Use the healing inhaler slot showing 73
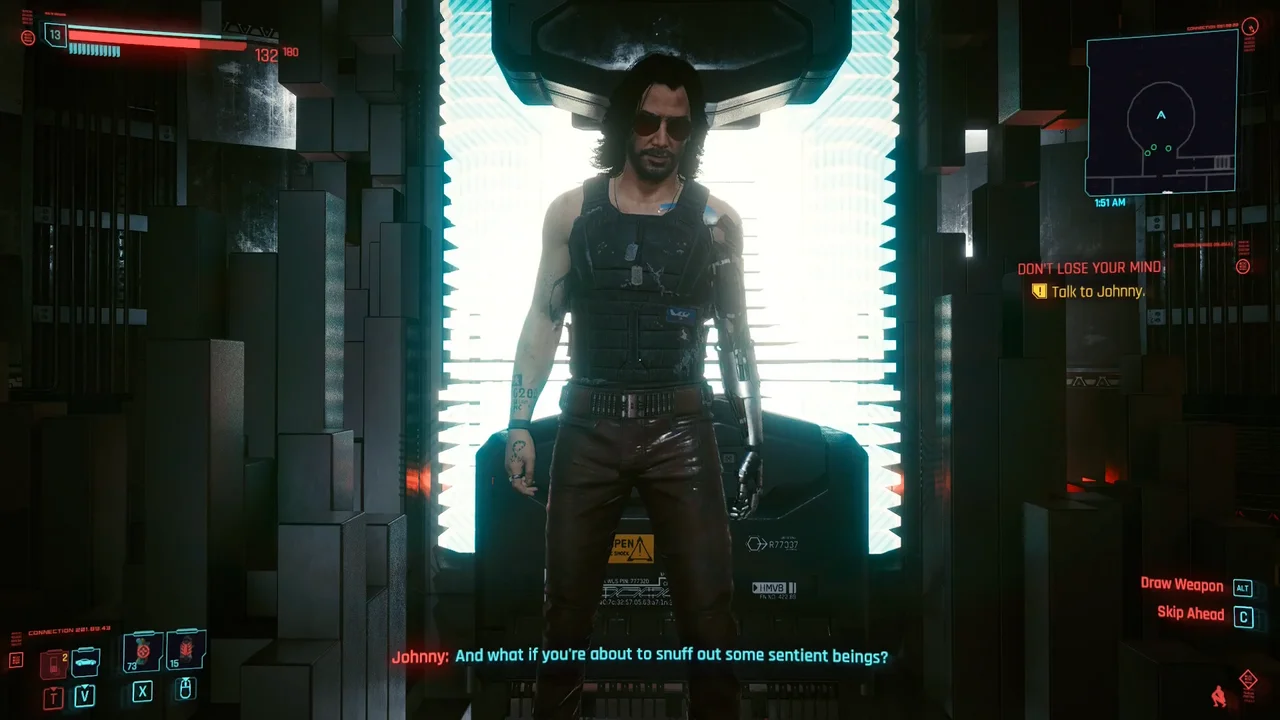The image size is (1280, 720). click(x=142, y=652)
